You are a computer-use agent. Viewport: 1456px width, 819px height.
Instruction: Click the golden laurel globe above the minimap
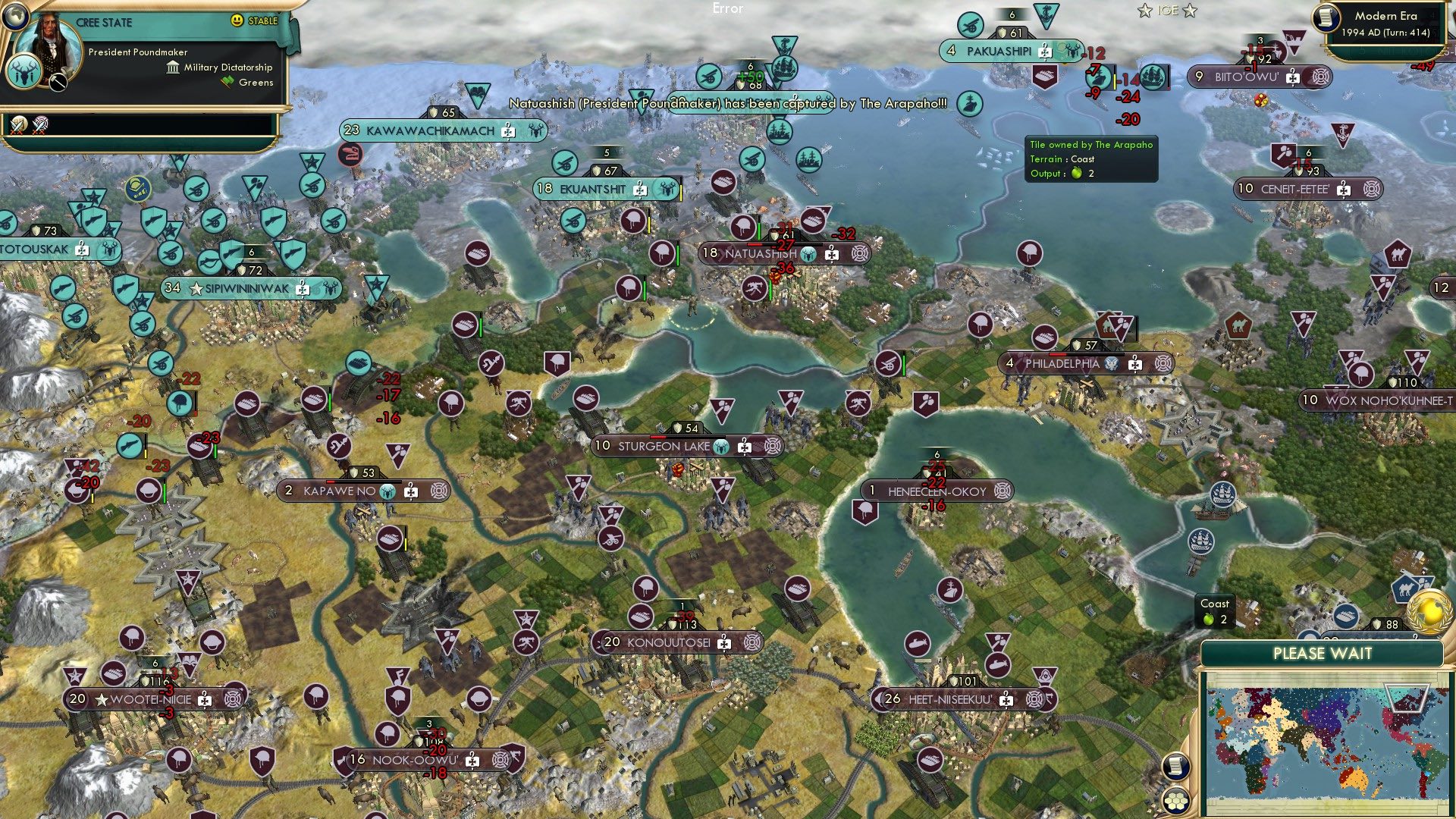[1429, 613]
